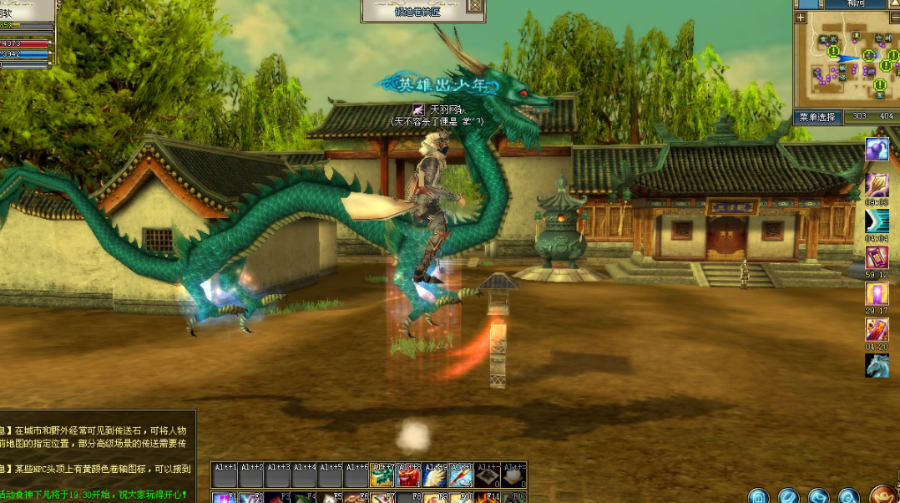This screenshot has height=503, width=900.
Task: Use the red brush item on blue slot
Action: (x=461, y=476)
